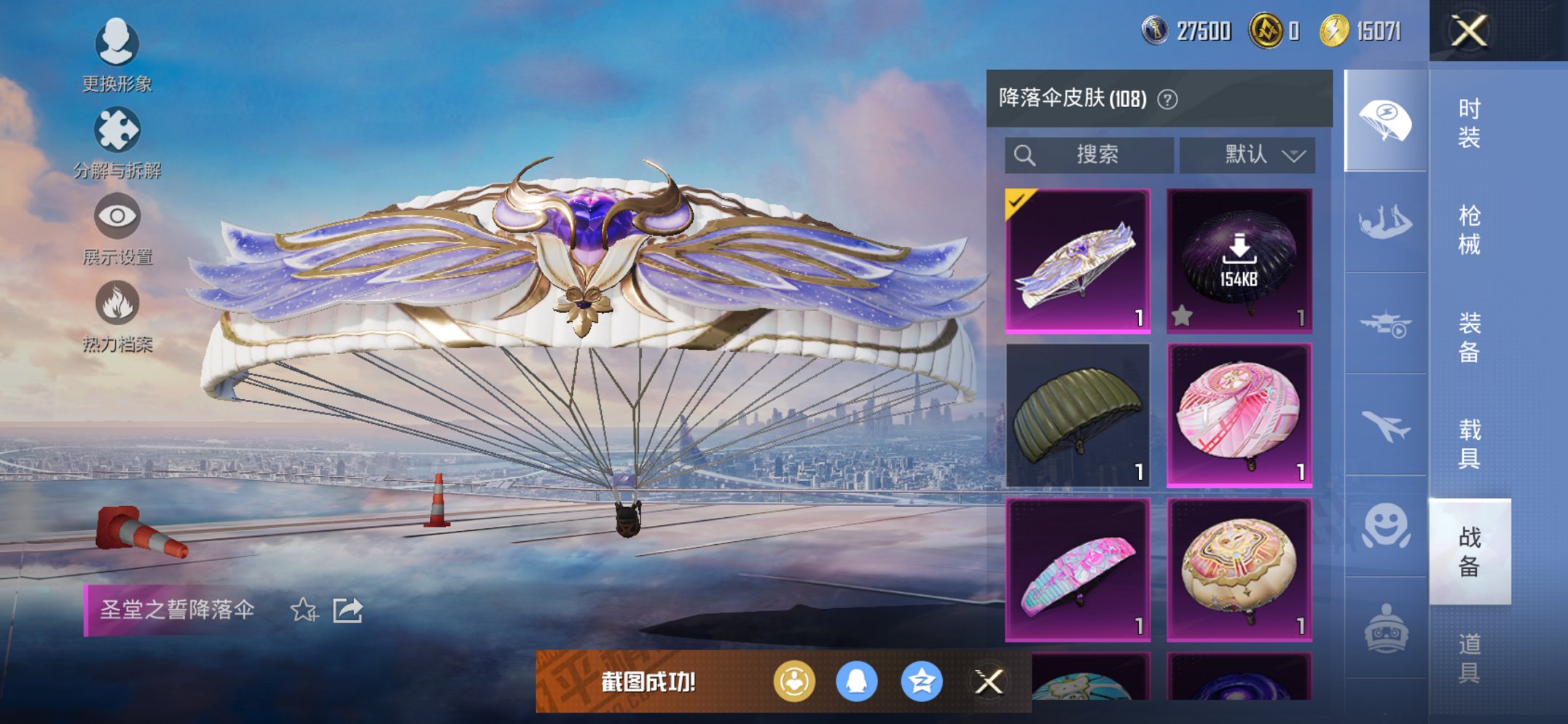
Task: Select the 分解与拆解 puzzle dismantle icon
Action: [x=119, y=130]
